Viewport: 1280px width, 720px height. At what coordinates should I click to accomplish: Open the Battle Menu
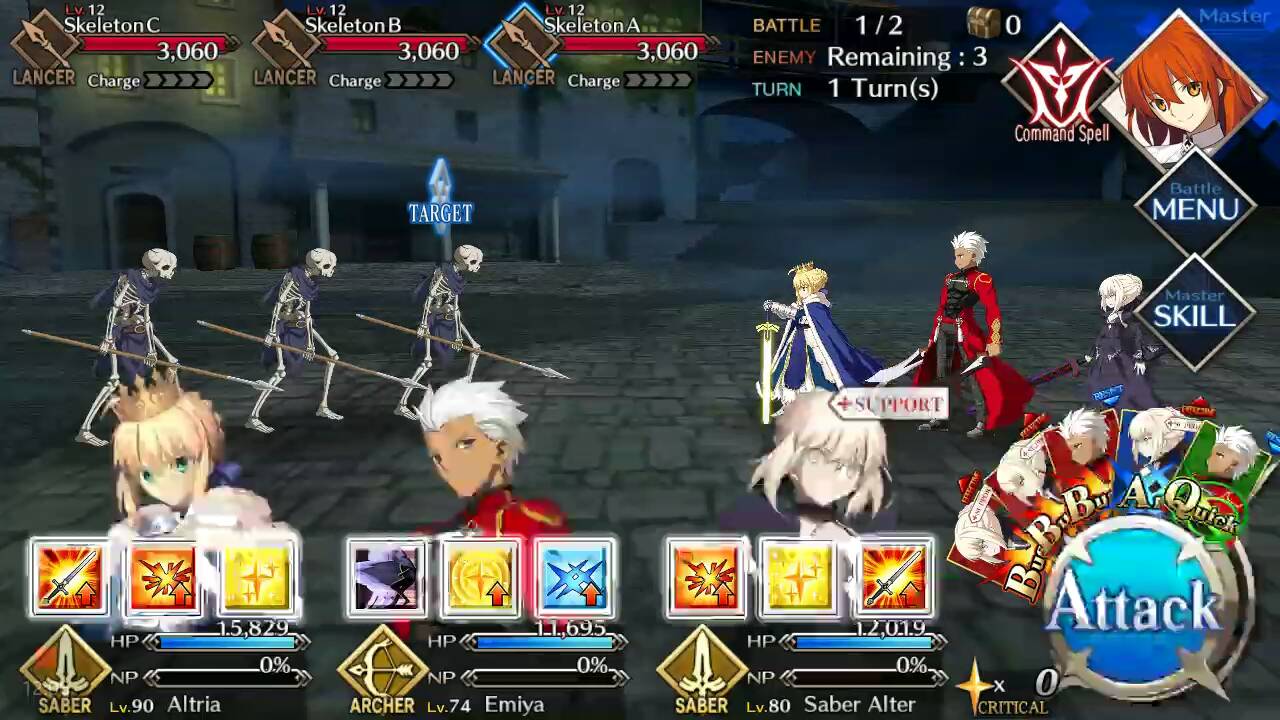click(x=1195, y=205)
